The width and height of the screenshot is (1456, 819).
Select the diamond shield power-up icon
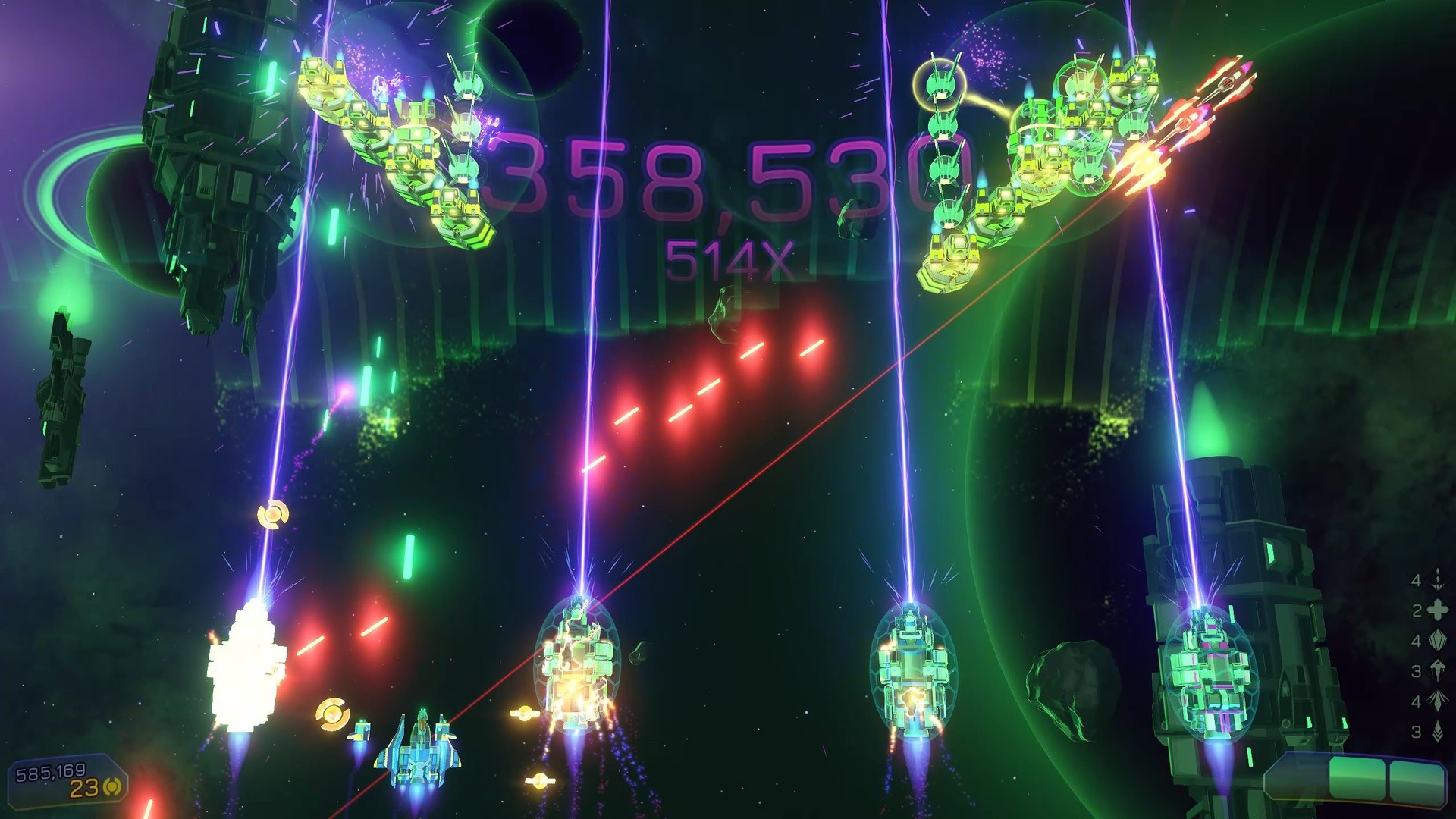point(1437,642)
